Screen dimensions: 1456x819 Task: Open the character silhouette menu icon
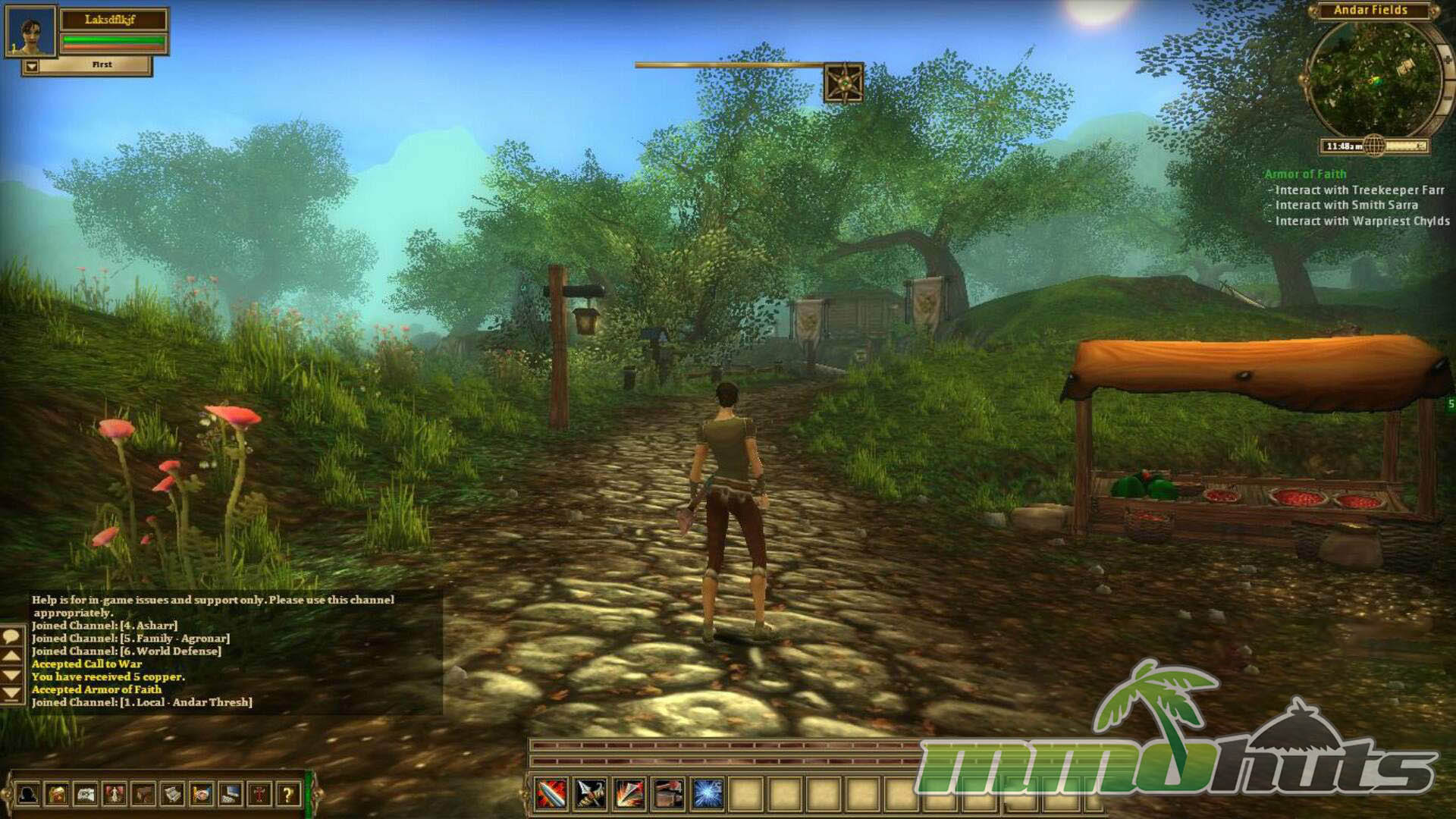coord(28,795)
